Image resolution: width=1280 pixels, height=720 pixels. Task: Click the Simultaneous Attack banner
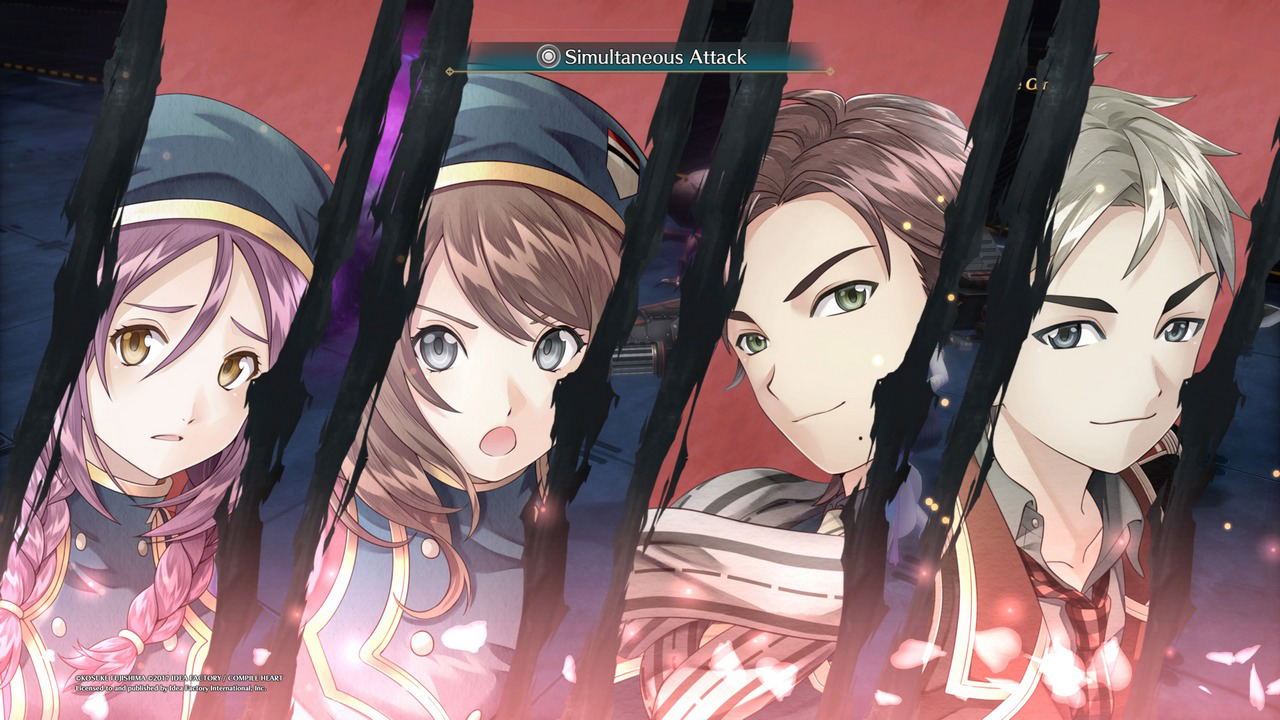641,57
